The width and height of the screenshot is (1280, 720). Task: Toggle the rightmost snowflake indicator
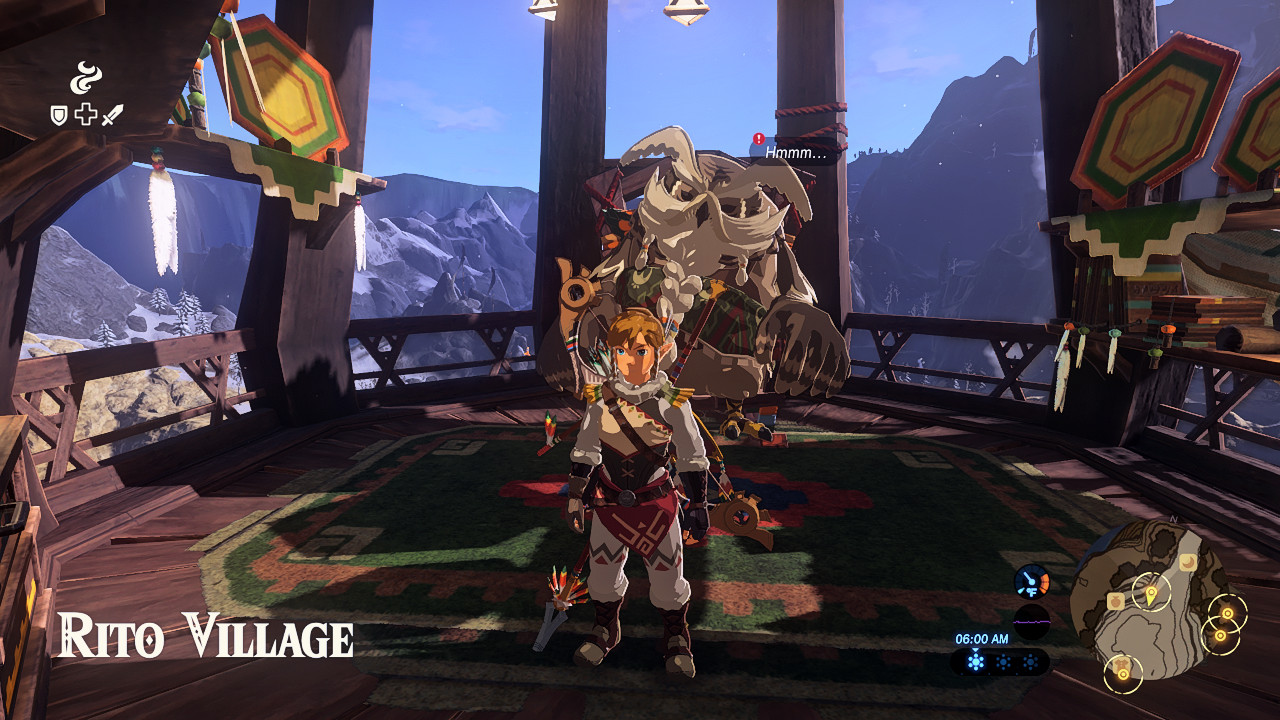coord(1030,661)
